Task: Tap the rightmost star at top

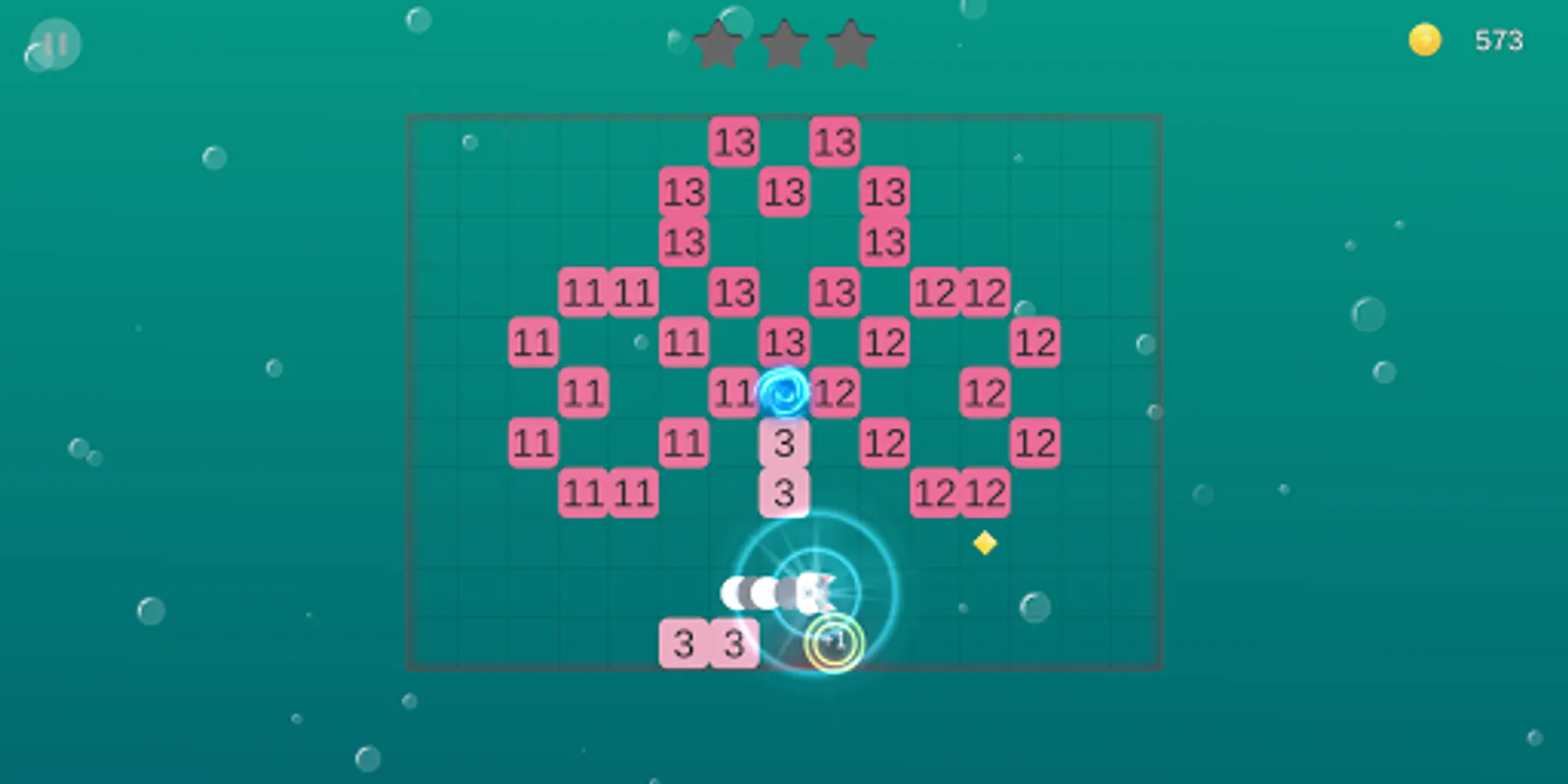Action: click(x=849, y=44)
